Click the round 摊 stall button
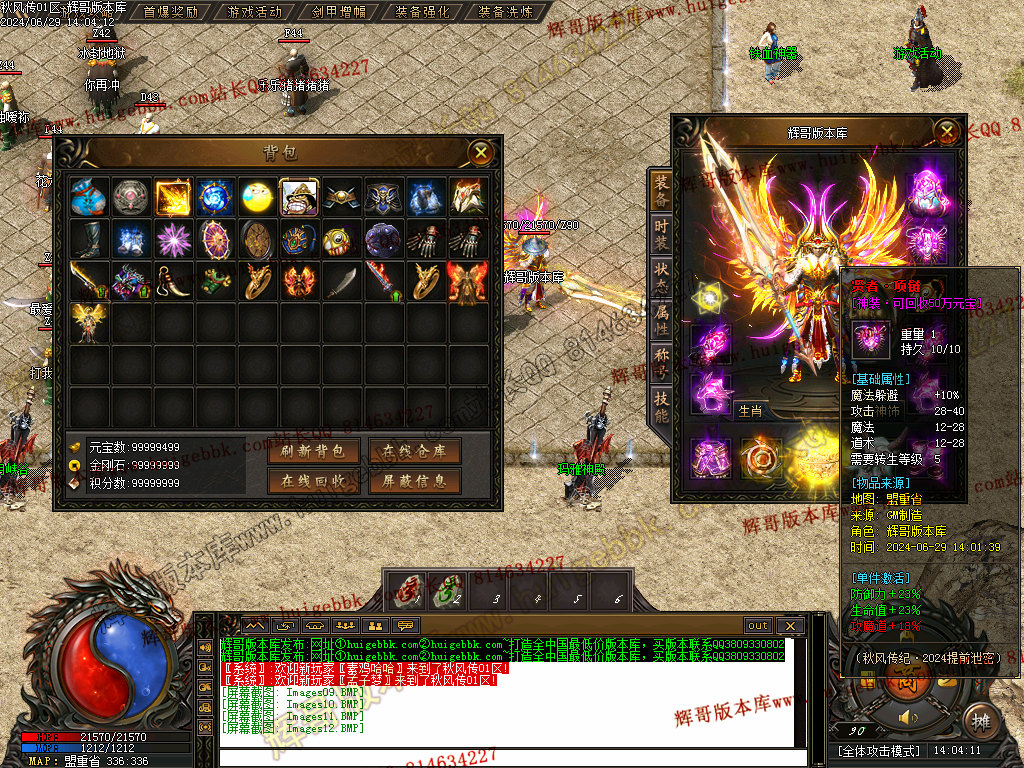This screenshot has width=1024, height=768. [x=980, y=719]
